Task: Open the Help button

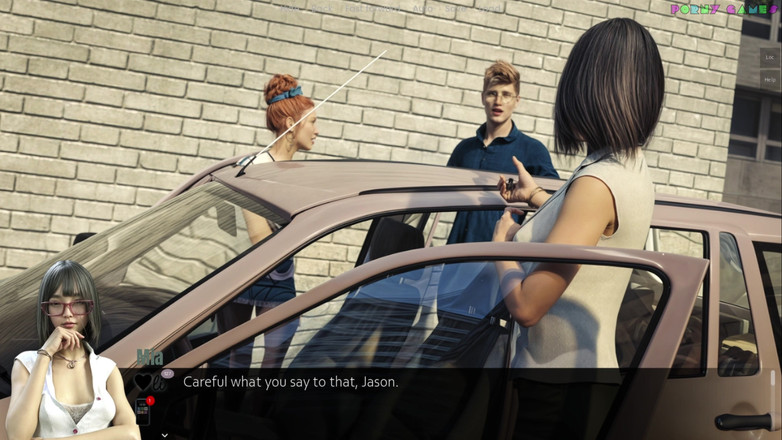Action: tap(770, 80)
